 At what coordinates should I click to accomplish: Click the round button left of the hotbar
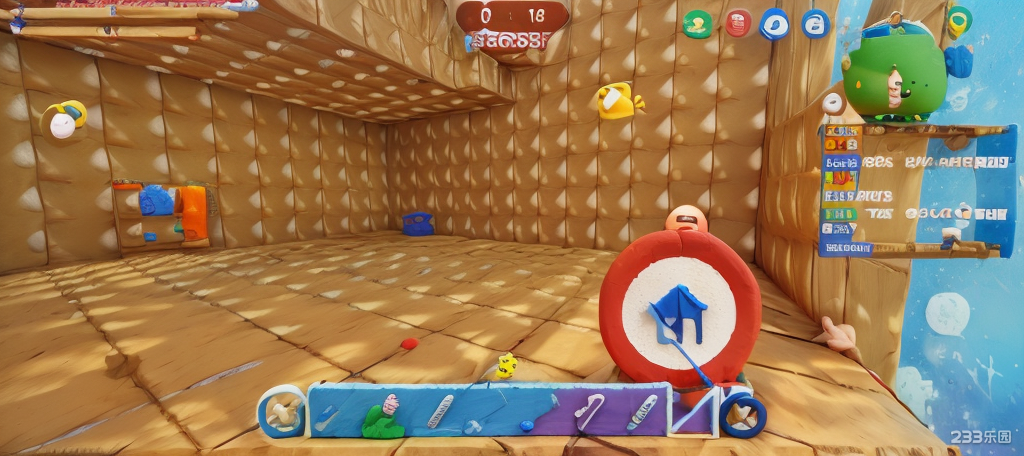tap(281, 411)
